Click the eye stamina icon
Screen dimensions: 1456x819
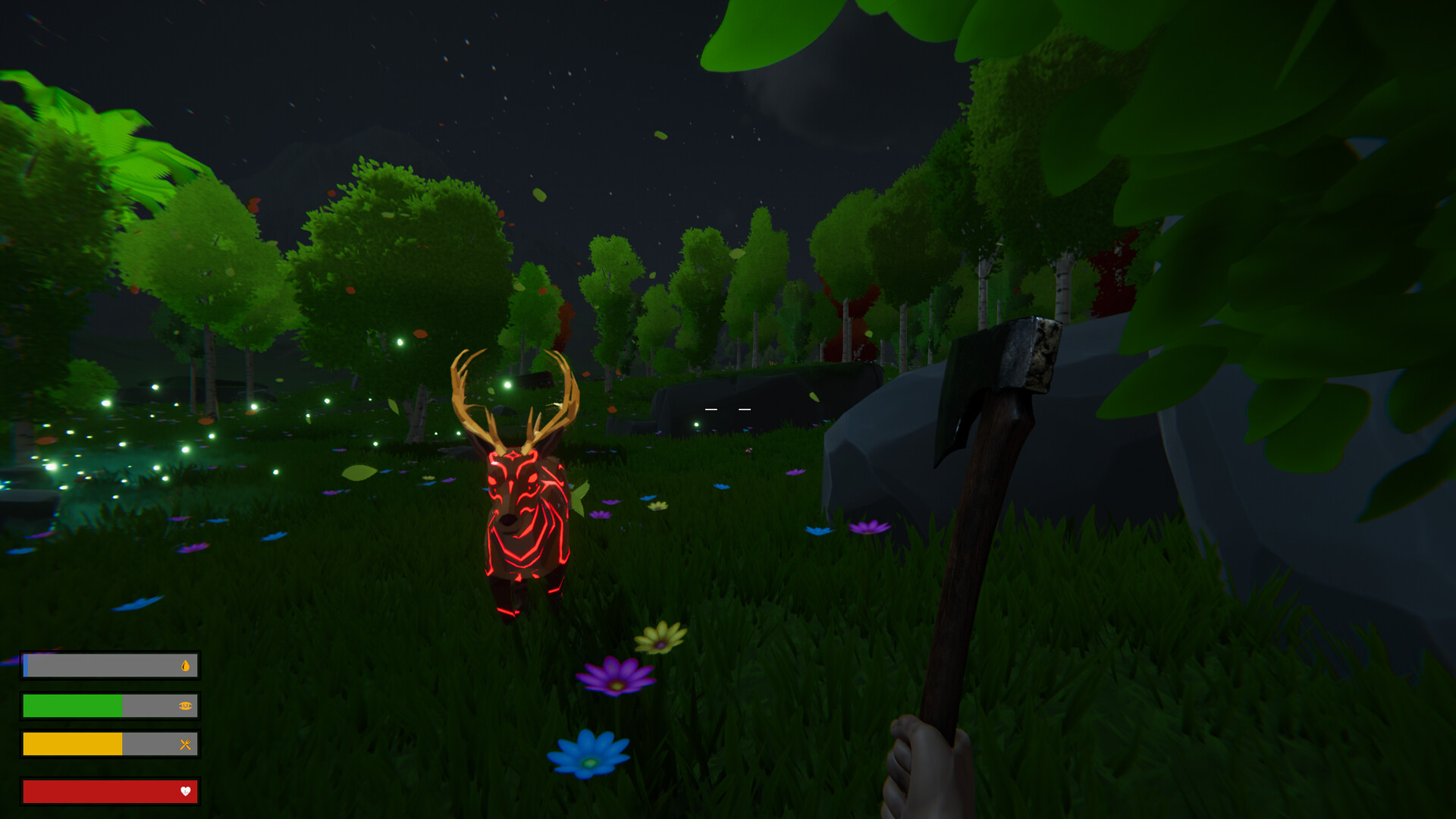click(184, 706)
